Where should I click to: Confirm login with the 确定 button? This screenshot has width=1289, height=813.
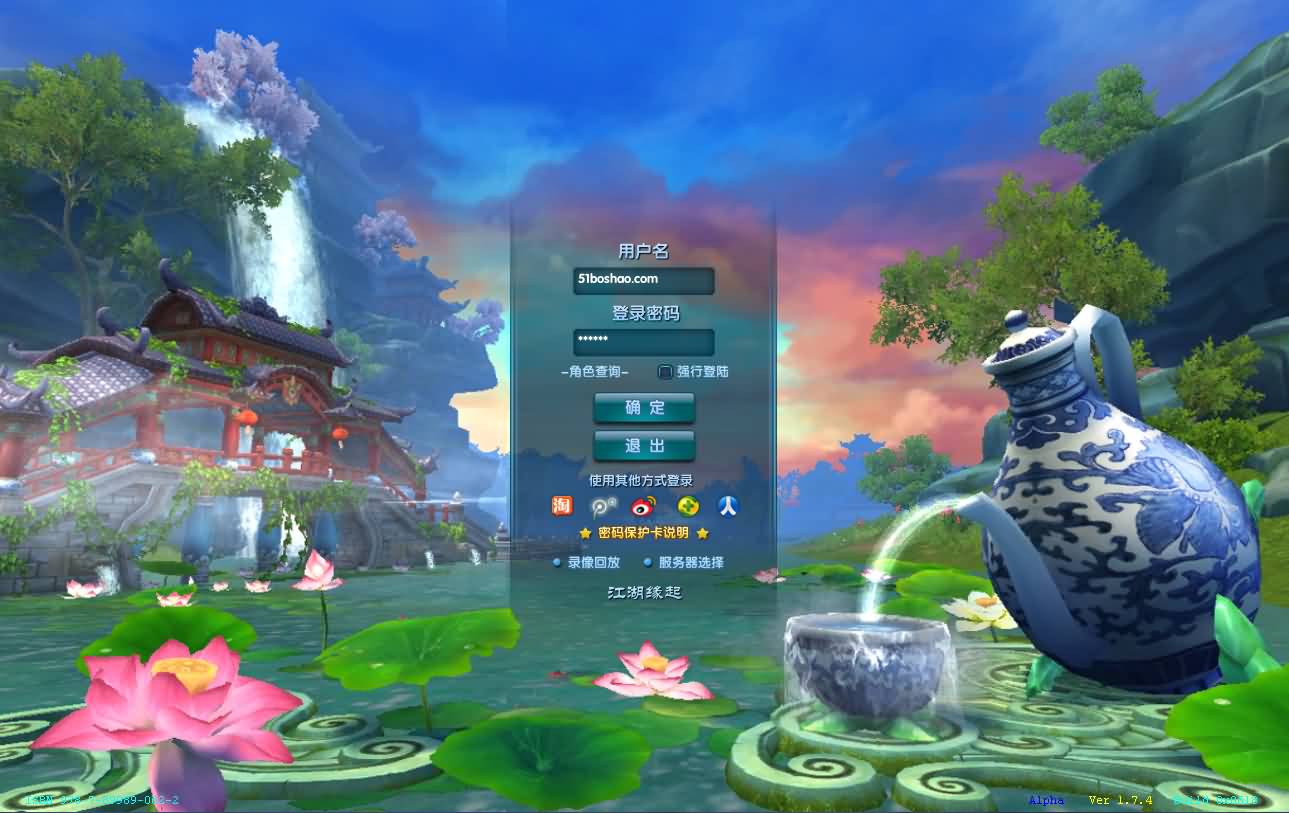(x=644, y=408)
